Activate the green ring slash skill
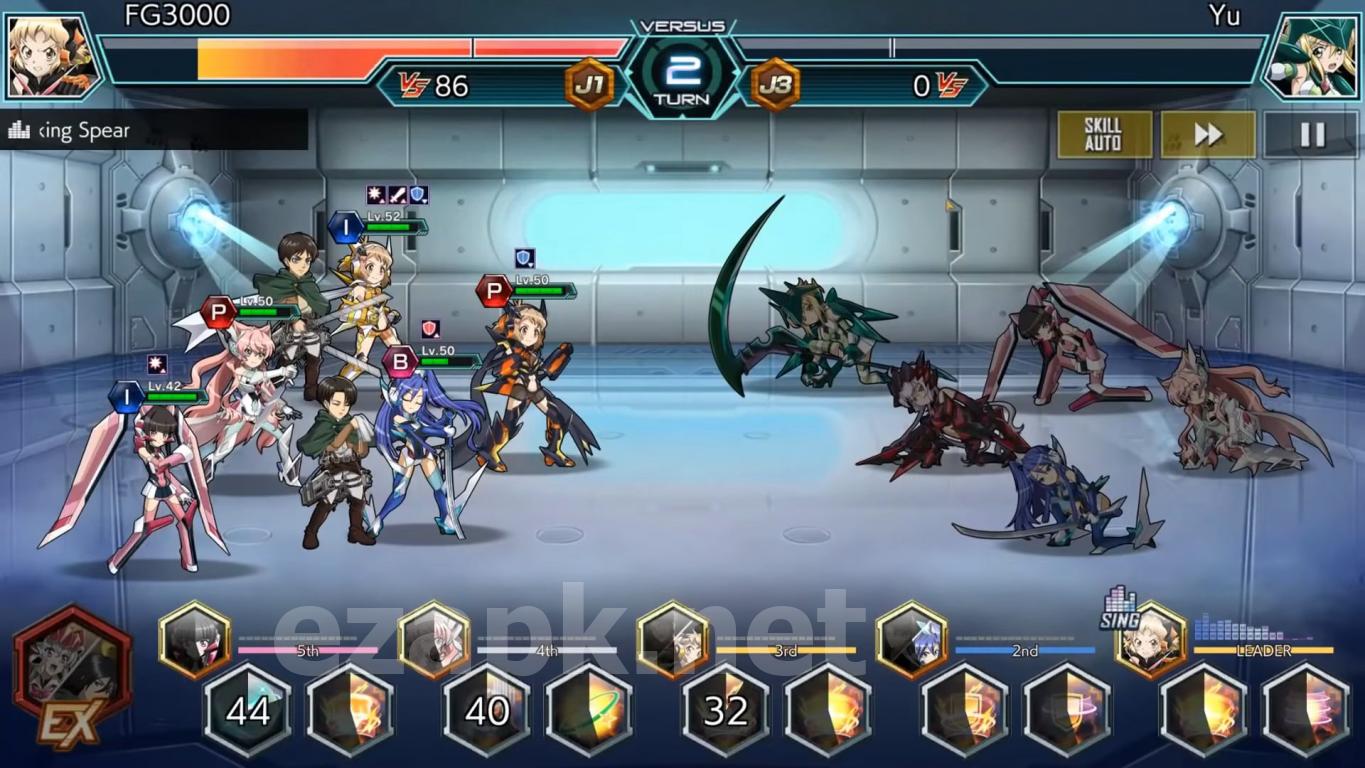1365x768 pixels. [590, 710]
